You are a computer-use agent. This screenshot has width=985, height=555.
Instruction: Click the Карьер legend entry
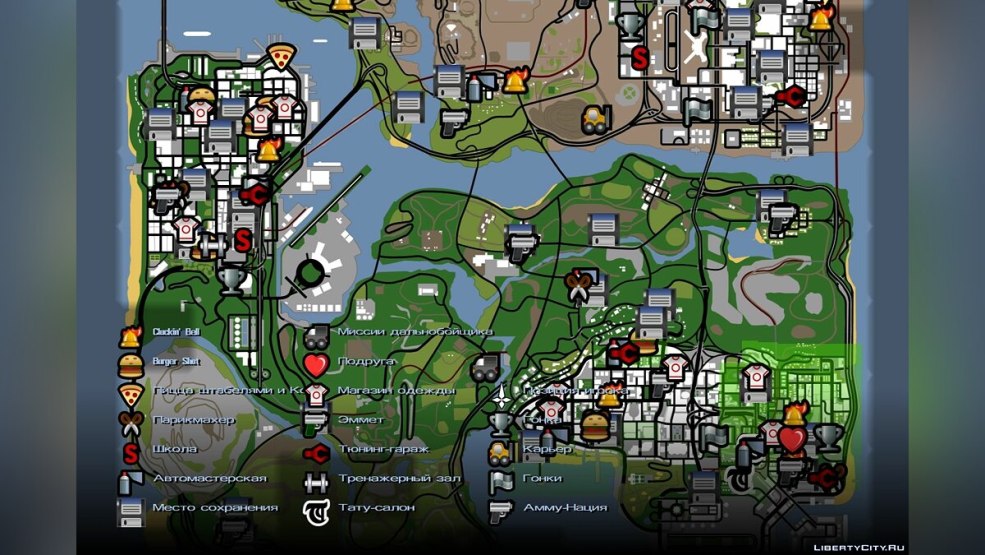coord(546,449)
